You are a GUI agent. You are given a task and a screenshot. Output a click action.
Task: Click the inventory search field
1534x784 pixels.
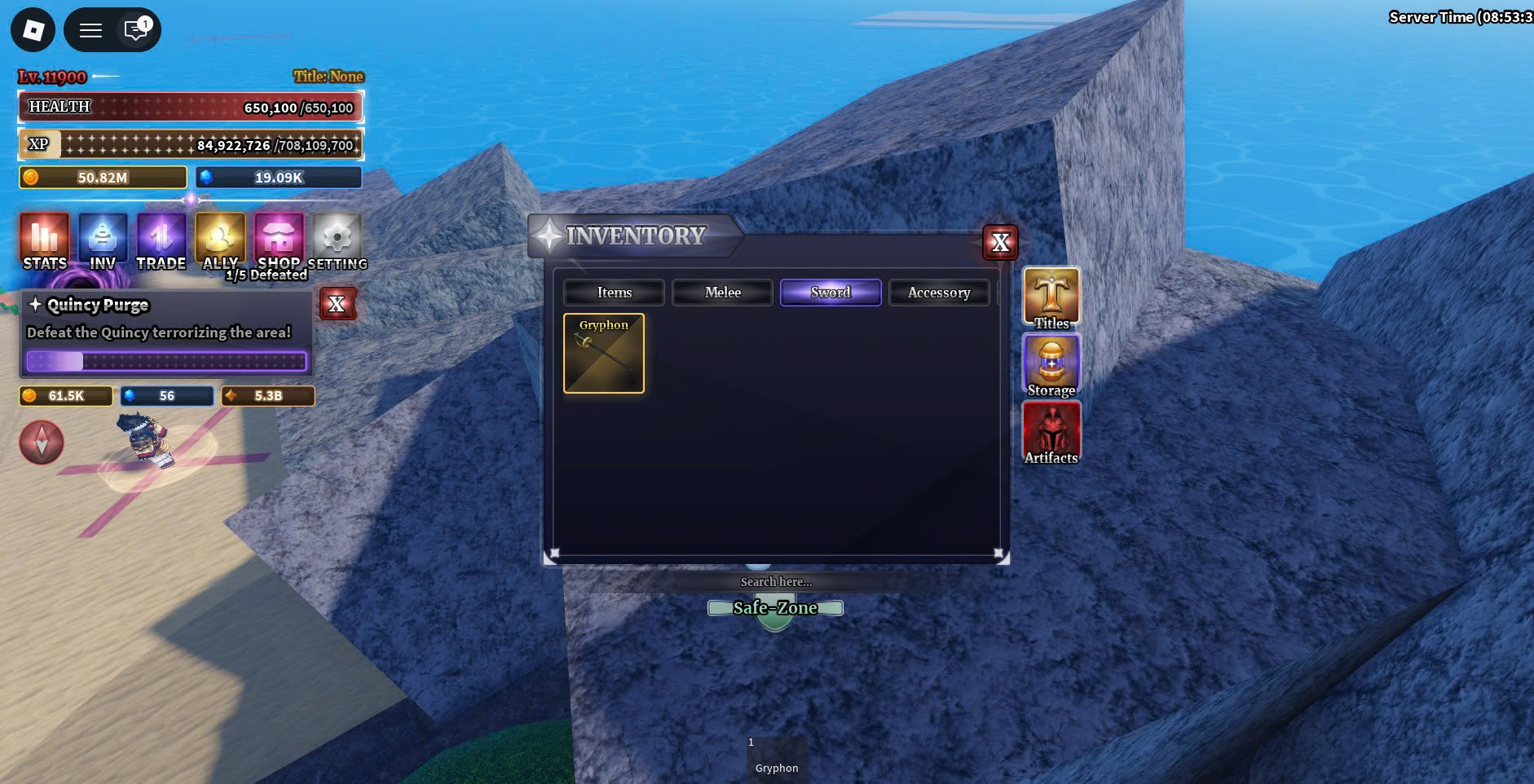coord(776,582)
